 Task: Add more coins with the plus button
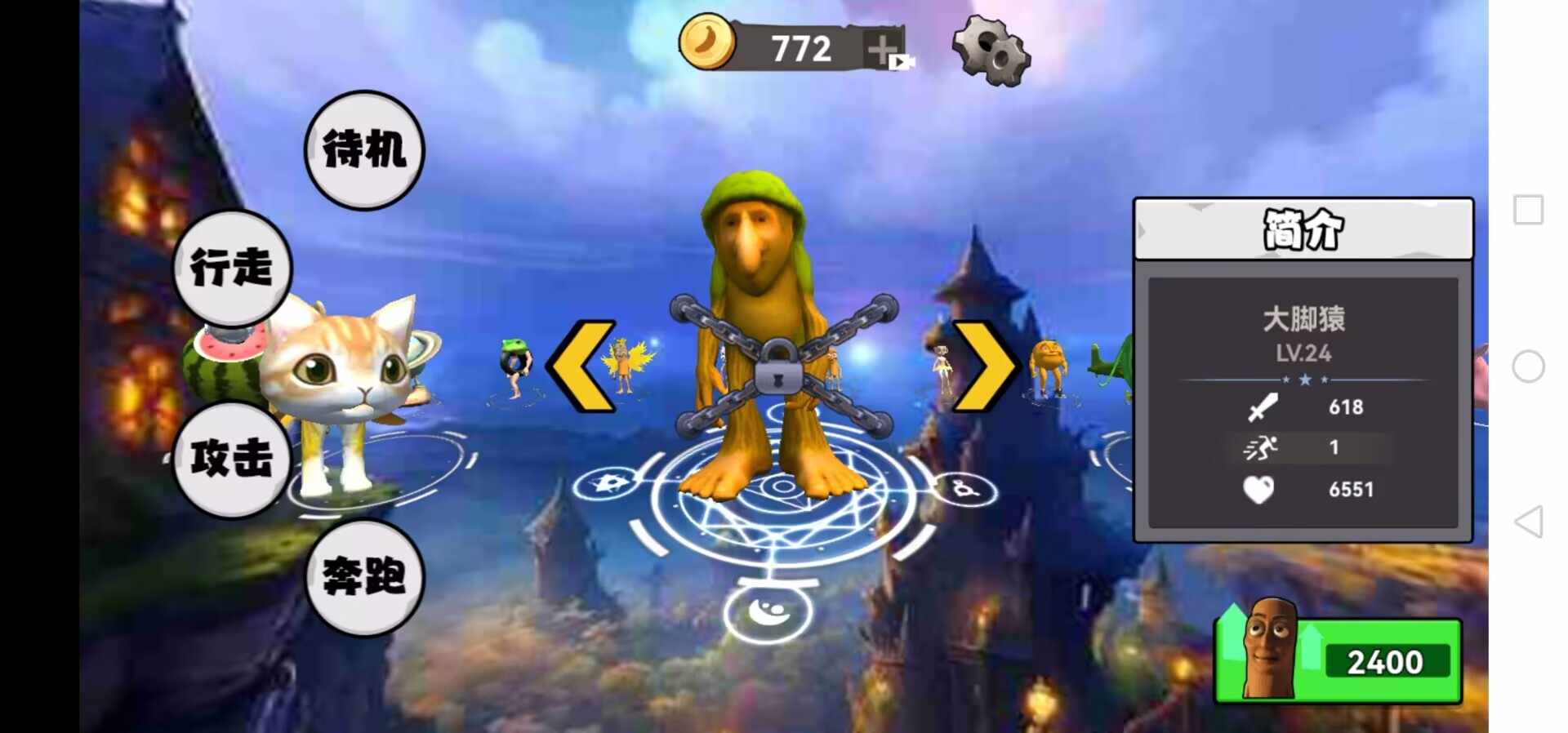(884, 50)
